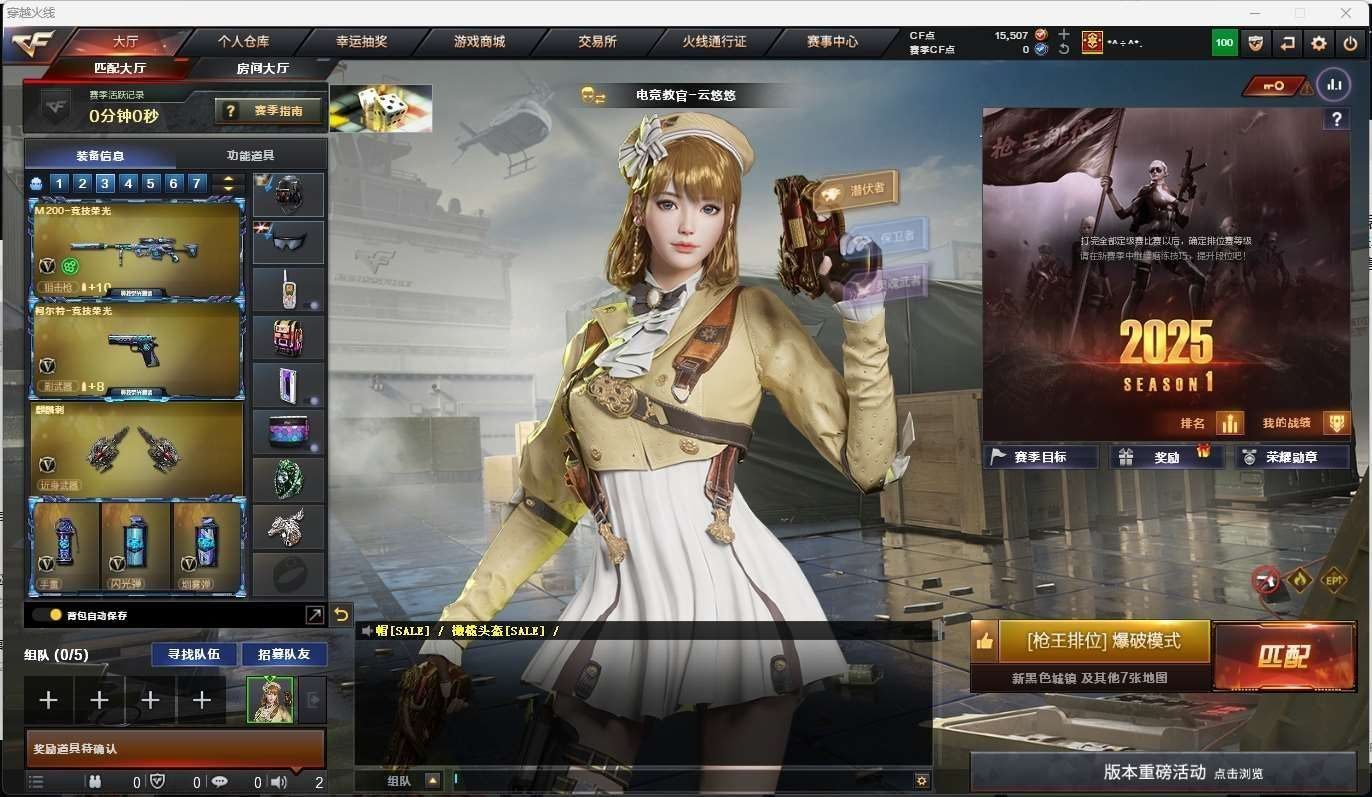The width and height of the screenshot is (1372, 797).
Task: Open the 个人仓库 menu
Action: pos(243,42)
